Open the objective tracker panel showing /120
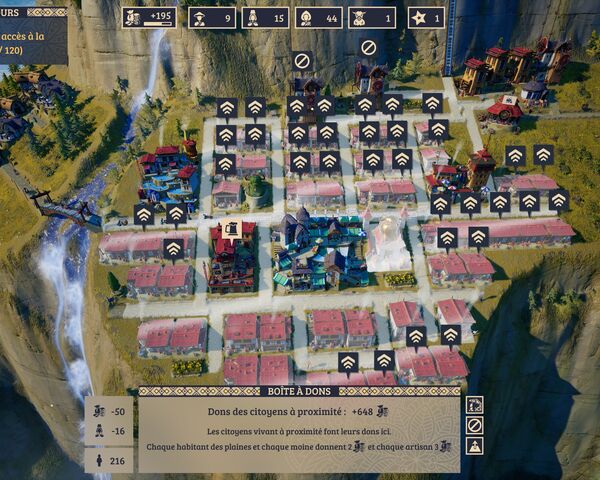600x480 pixels. tap(33, 40)
